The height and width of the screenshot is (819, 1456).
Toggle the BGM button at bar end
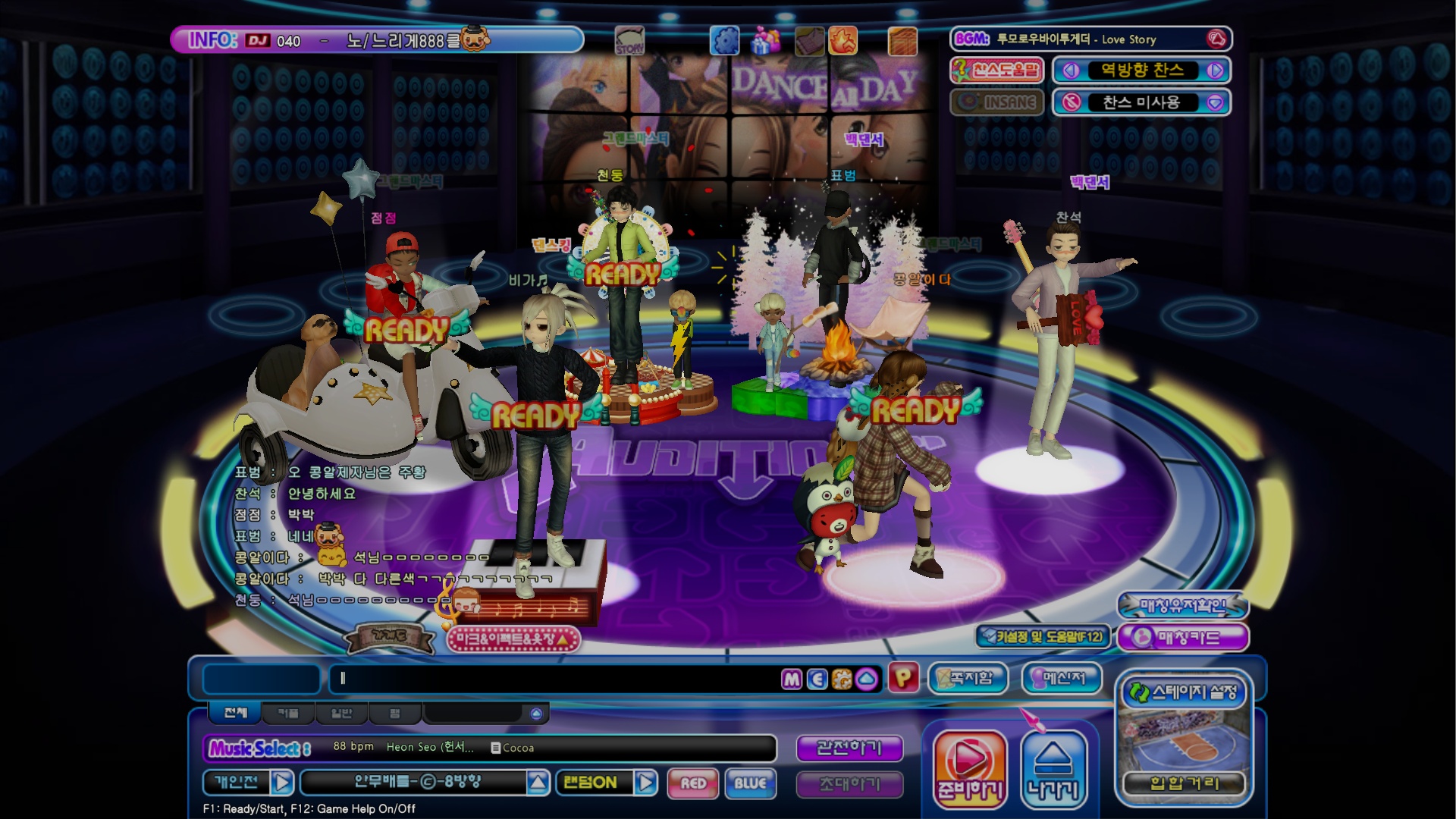coord(1216,39)
